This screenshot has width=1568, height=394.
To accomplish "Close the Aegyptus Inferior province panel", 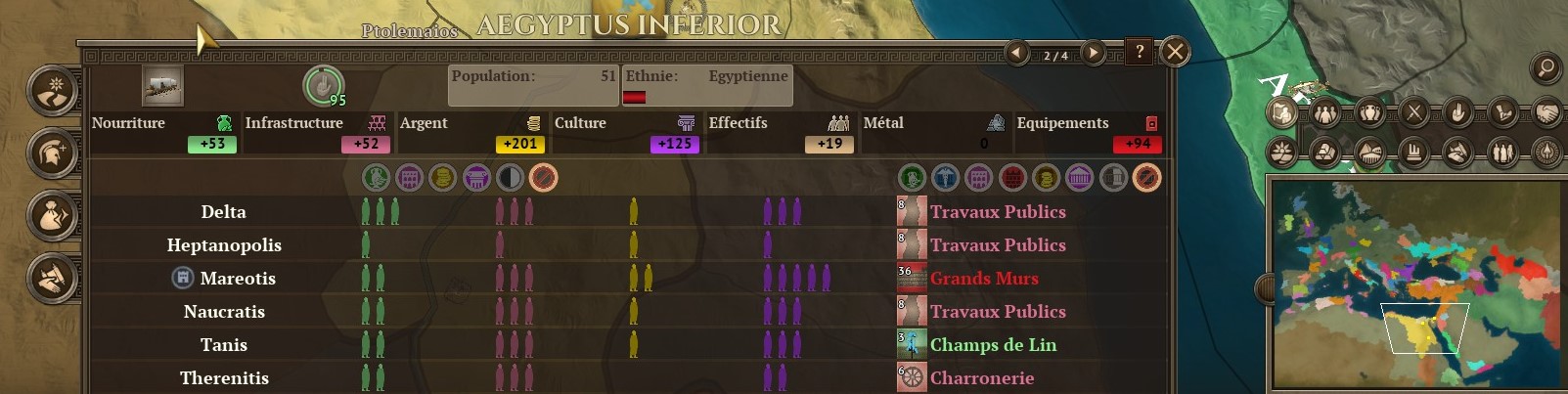I will pos(1175,52).
